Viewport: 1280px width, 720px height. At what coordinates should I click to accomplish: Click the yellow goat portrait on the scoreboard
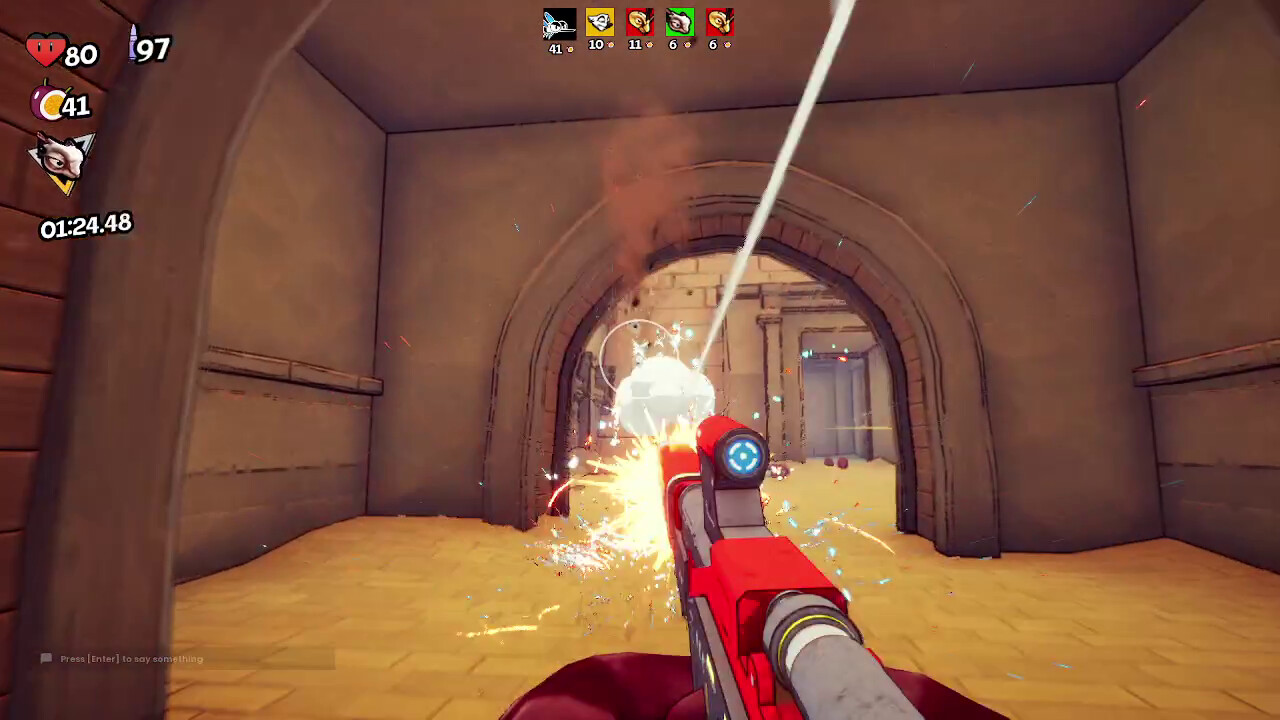(600, 22)
